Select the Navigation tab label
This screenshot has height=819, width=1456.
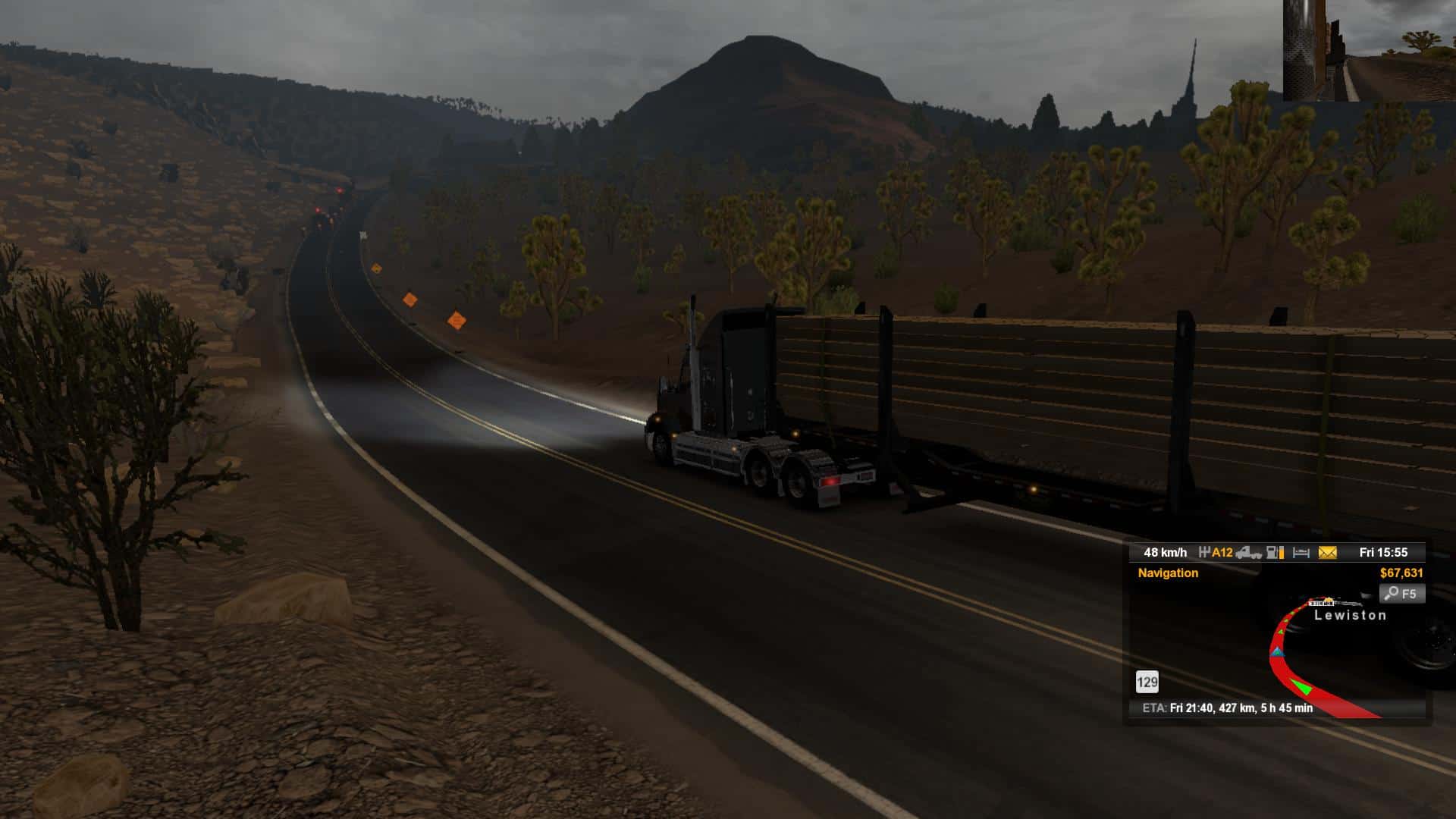coord(1168,573)
